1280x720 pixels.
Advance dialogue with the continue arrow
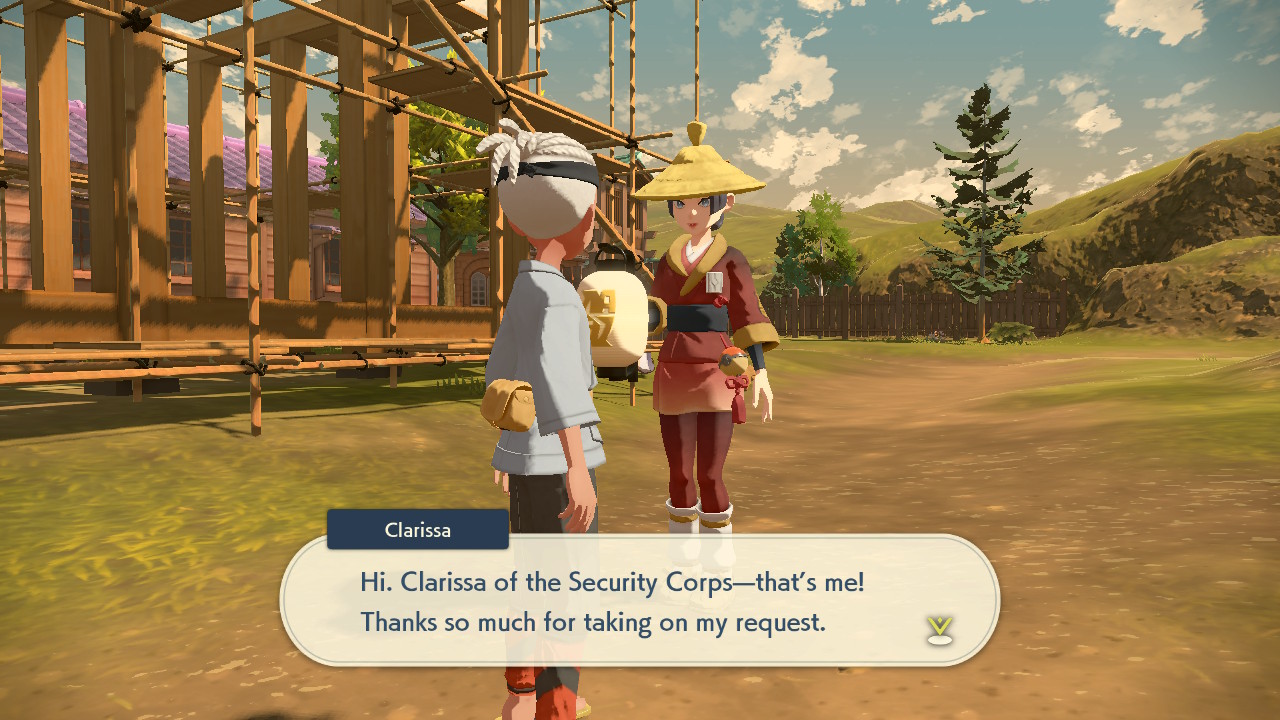[x=939, y=629]
